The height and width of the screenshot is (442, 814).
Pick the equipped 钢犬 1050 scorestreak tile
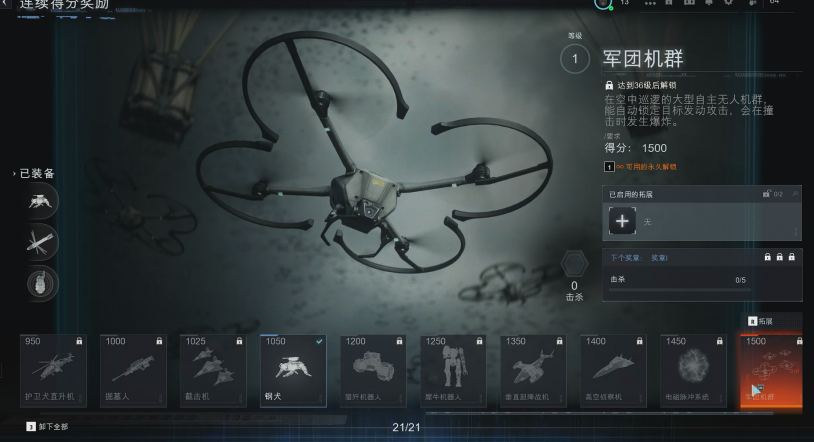tap(293, 370)
